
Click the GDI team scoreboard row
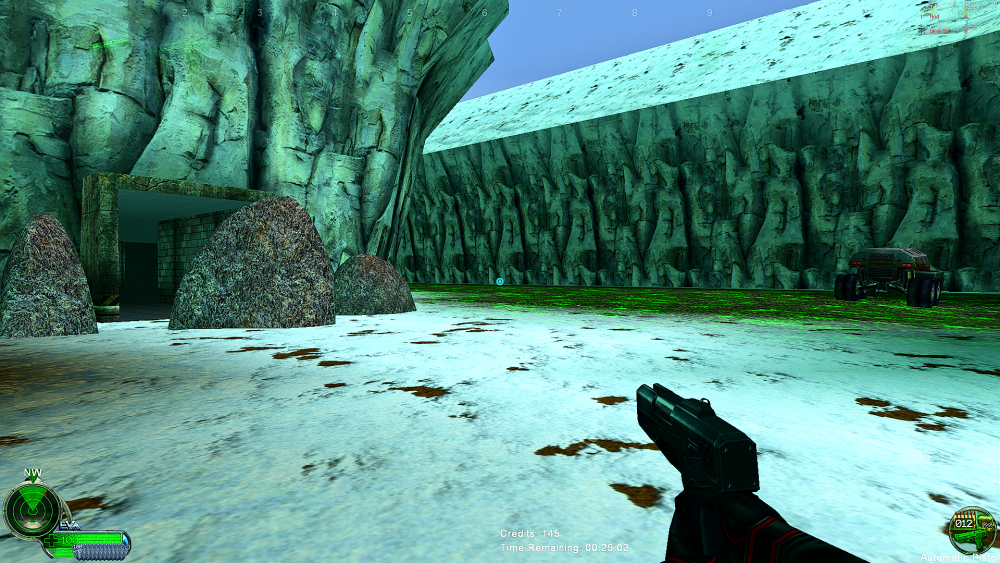pyautogui.click(x=940, y=12)
